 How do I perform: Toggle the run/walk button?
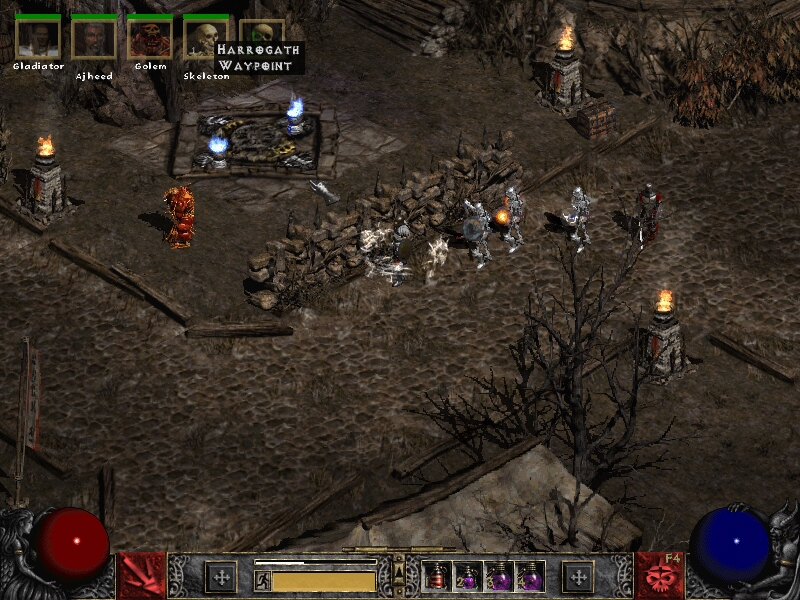[262, 580]
